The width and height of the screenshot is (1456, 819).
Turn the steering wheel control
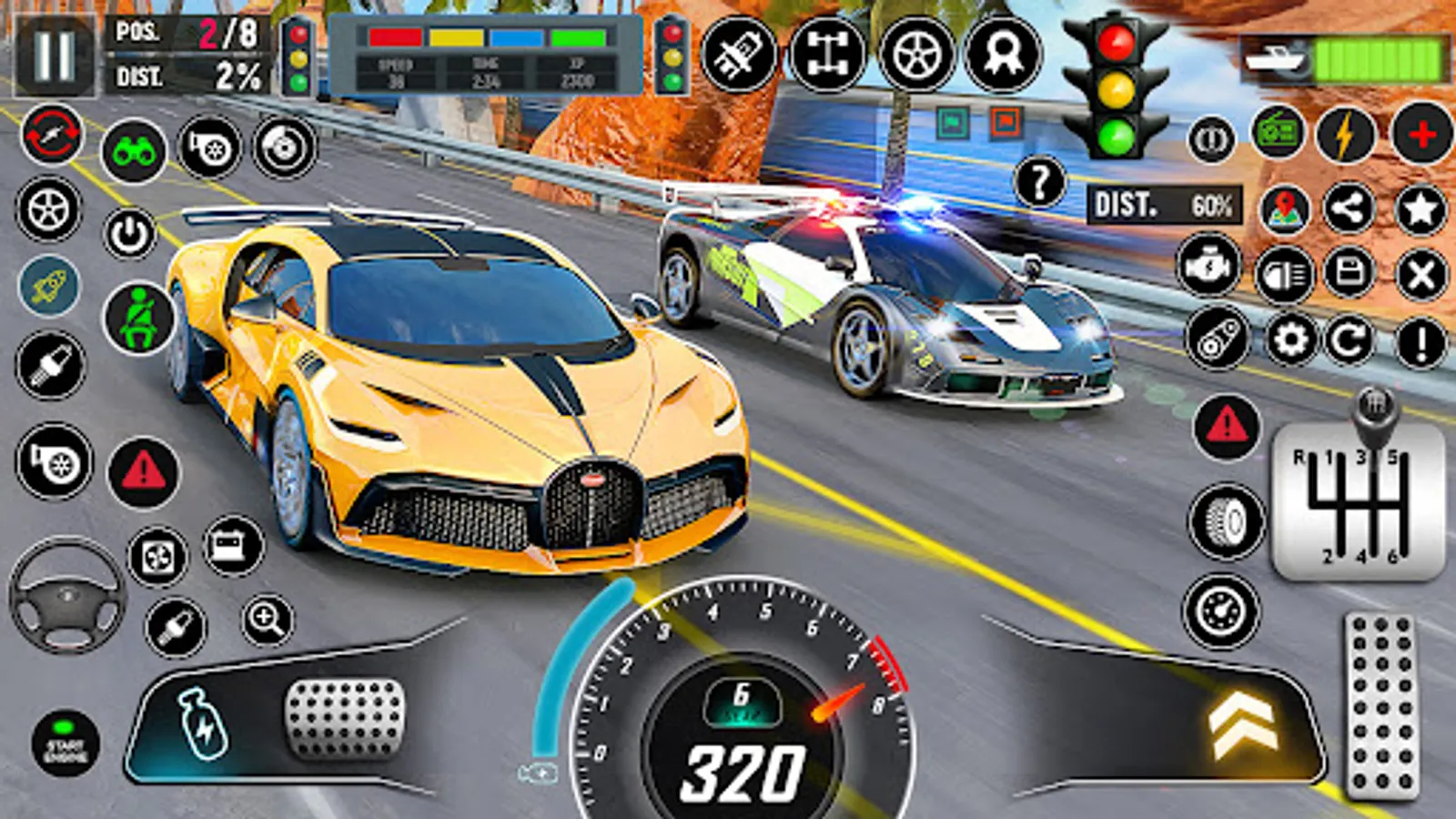pyautogui.click(x=66, y=596)
